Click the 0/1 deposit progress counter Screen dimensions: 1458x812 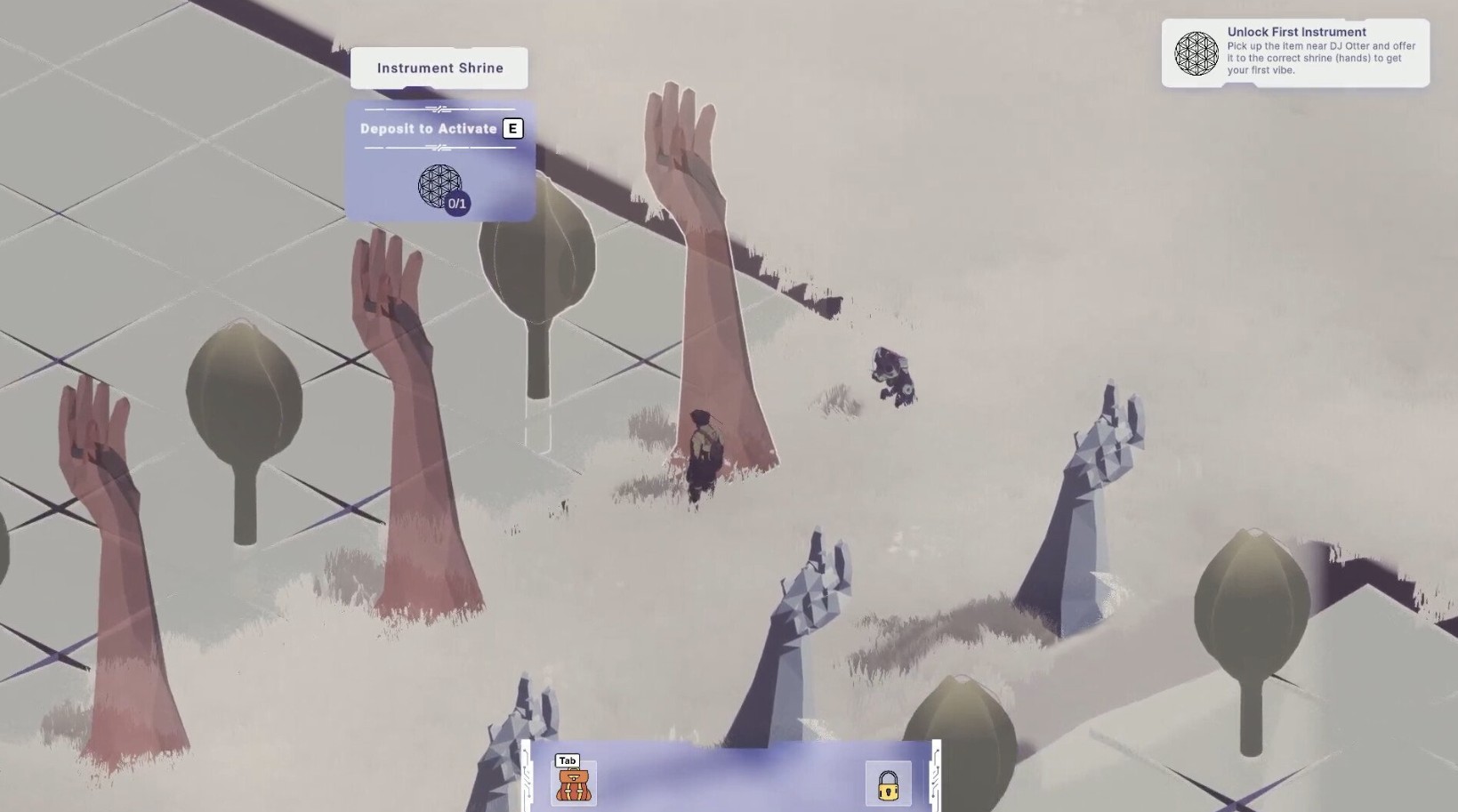(456, 205)
